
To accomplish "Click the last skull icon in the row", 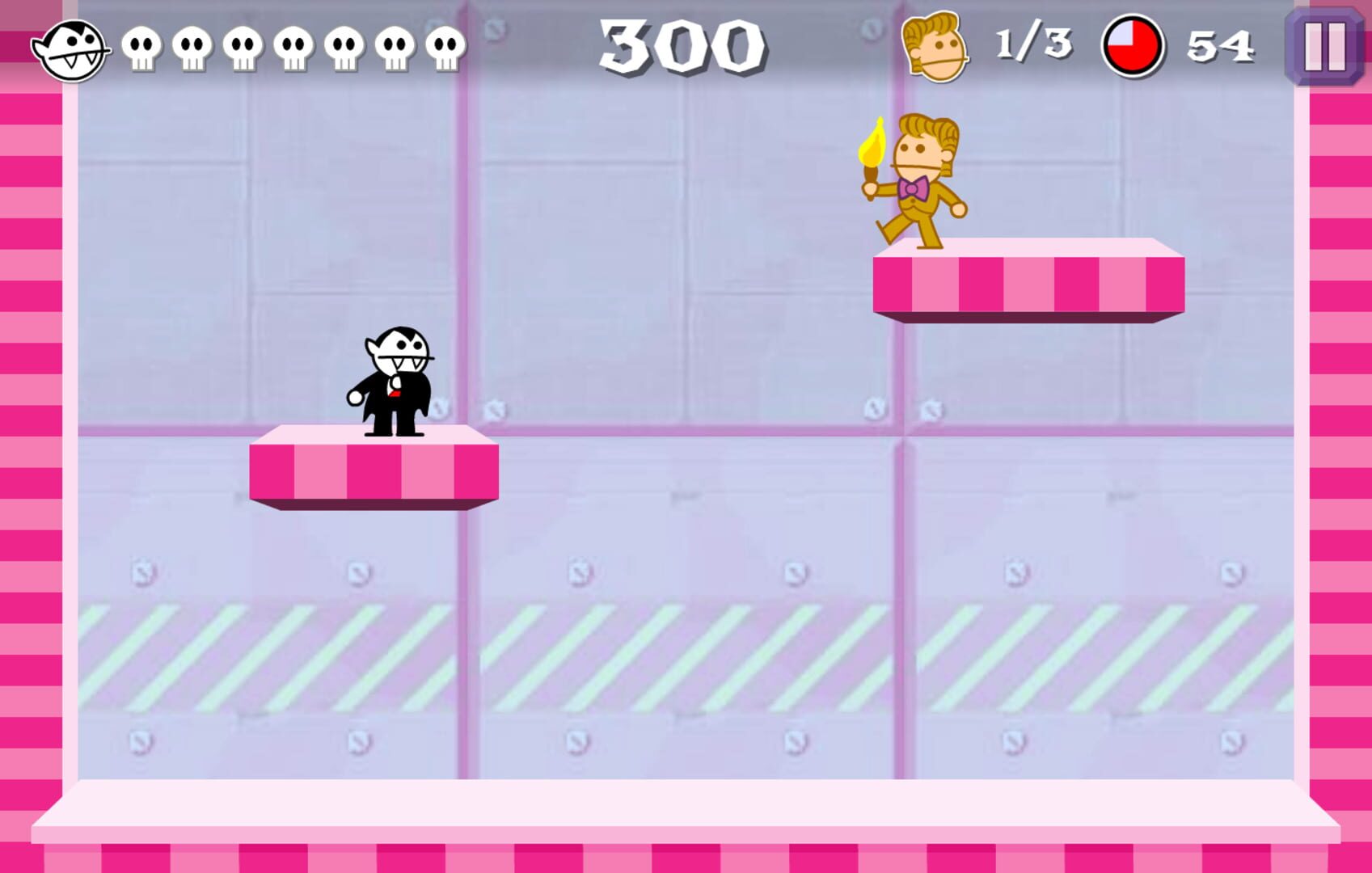I will click(443, 48).
